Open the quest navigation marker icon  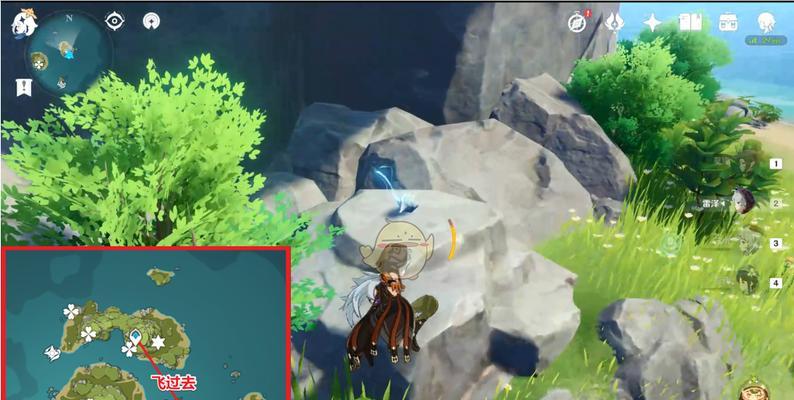pos(152,20)
